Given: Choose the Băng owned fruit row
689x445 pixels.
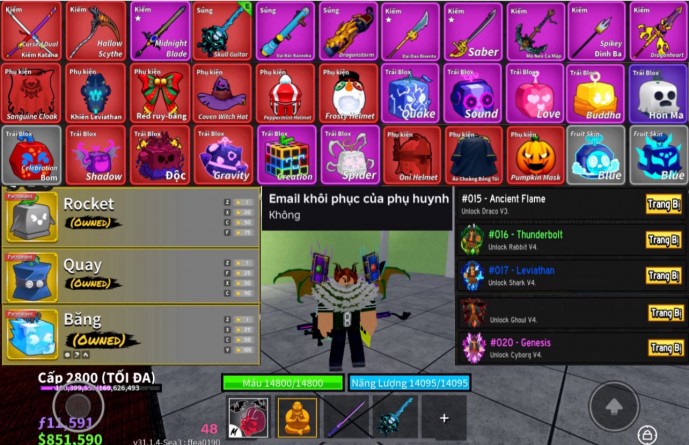Looking at the screenshot, I should pos(130,334).
